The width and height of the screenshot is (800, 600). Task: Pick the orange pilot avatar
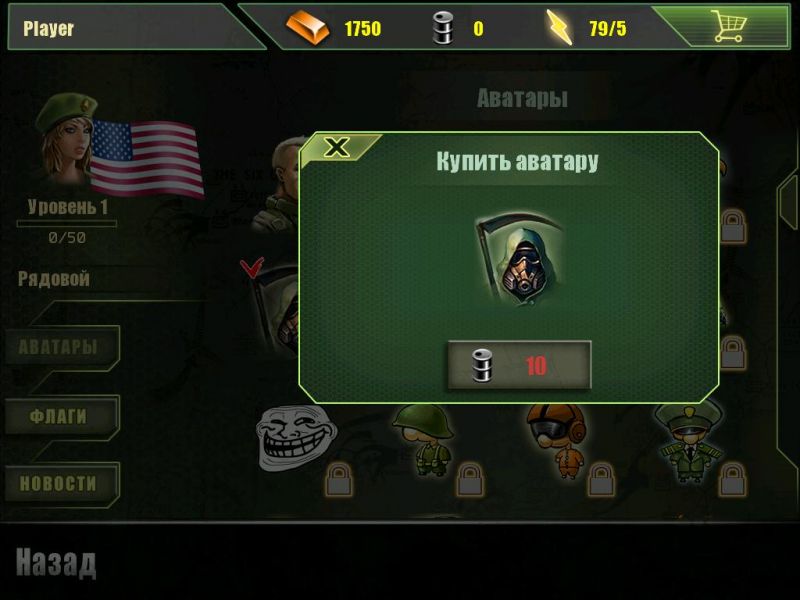552,438
